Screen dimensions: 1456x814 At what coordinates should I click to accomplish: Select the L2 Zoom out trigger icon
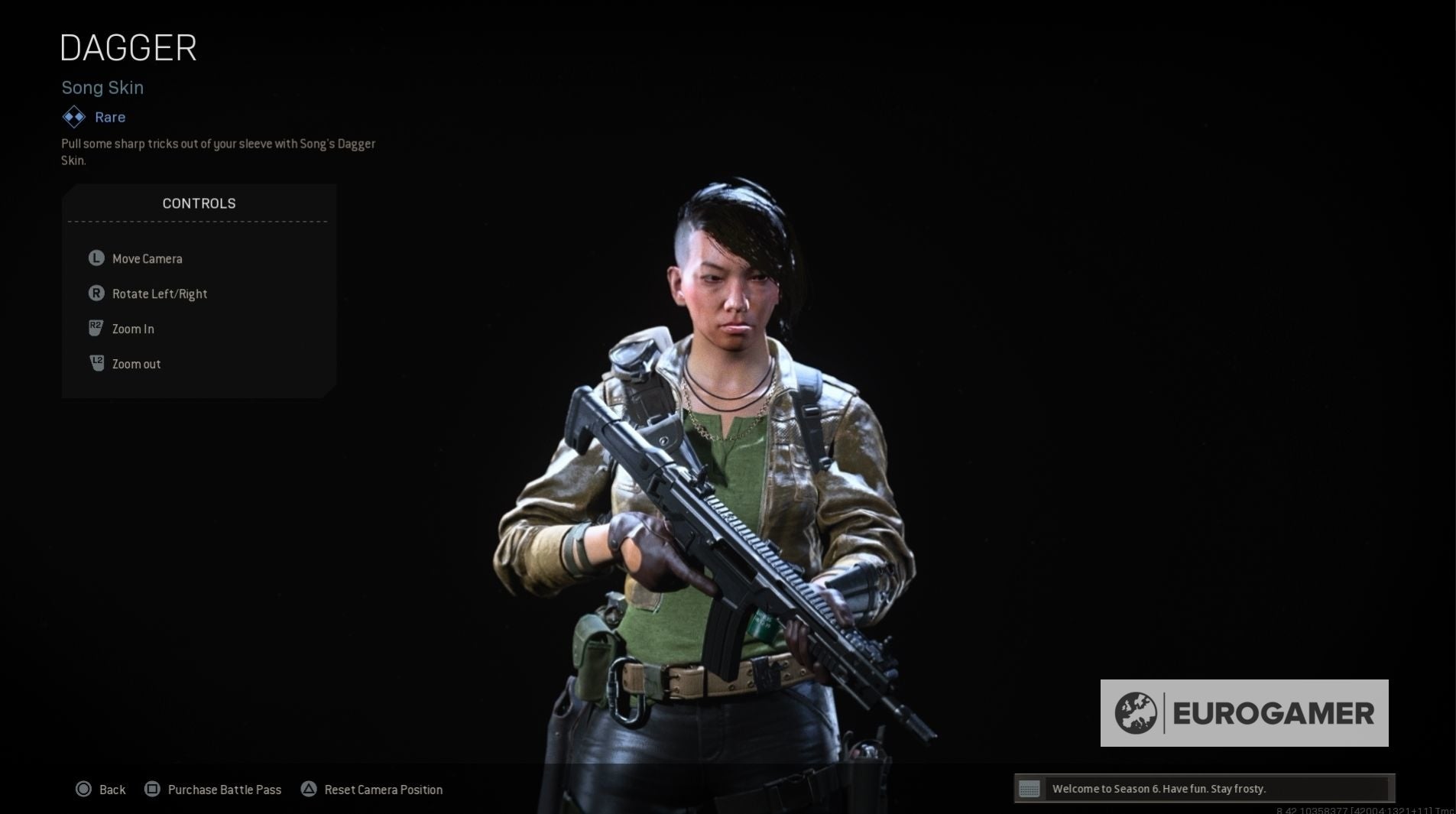tap(95, 364)
